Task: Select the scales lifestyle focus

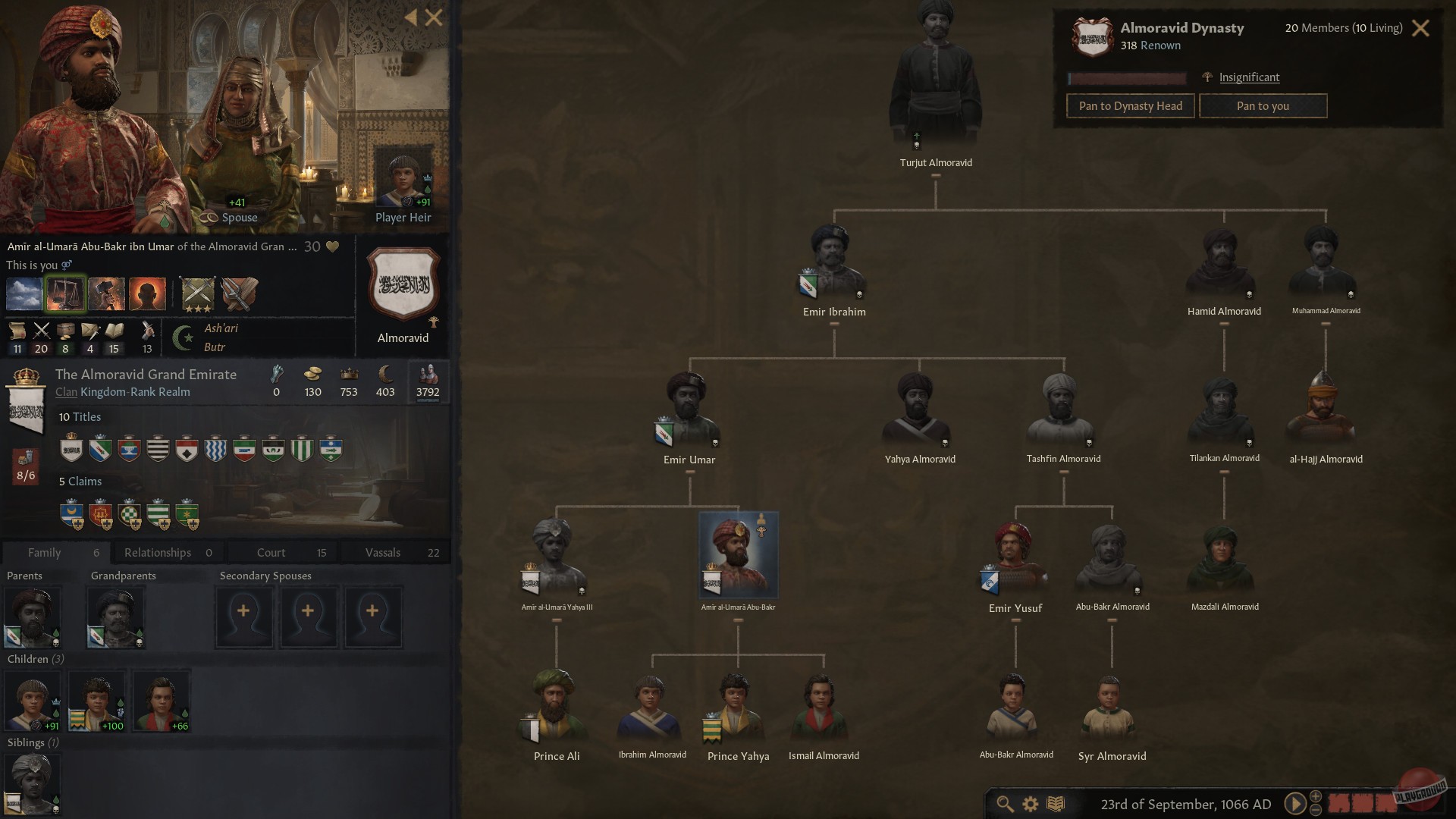Action: [65, 293]
